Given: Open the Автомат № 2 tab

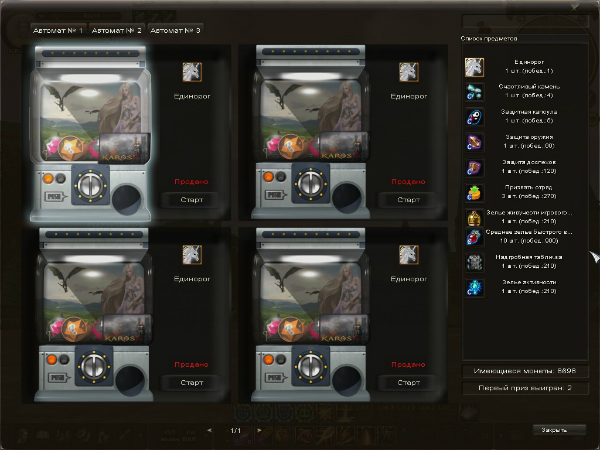Looking at the screenshot, I should tap(117, 30).
